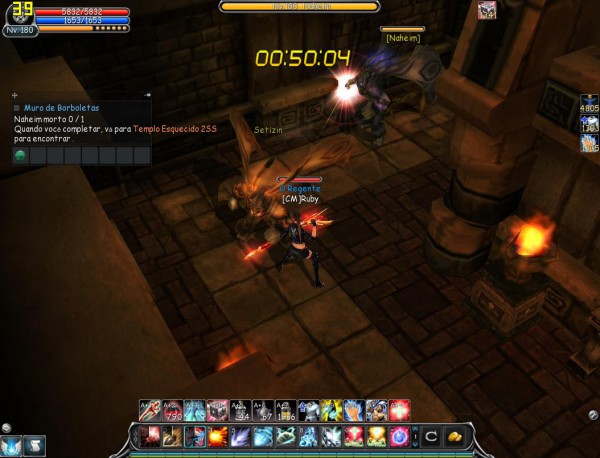Use the item slot showing 1786

pyautogui.click(x=283, y=410)
